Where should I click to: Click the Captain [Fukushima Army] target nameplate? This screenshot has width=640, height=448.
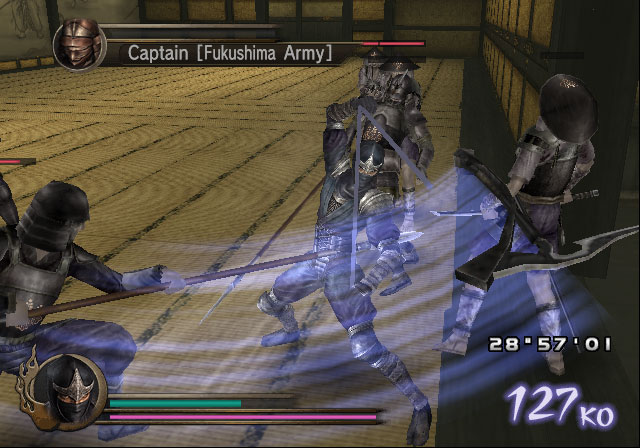click(x=229, y=53)
